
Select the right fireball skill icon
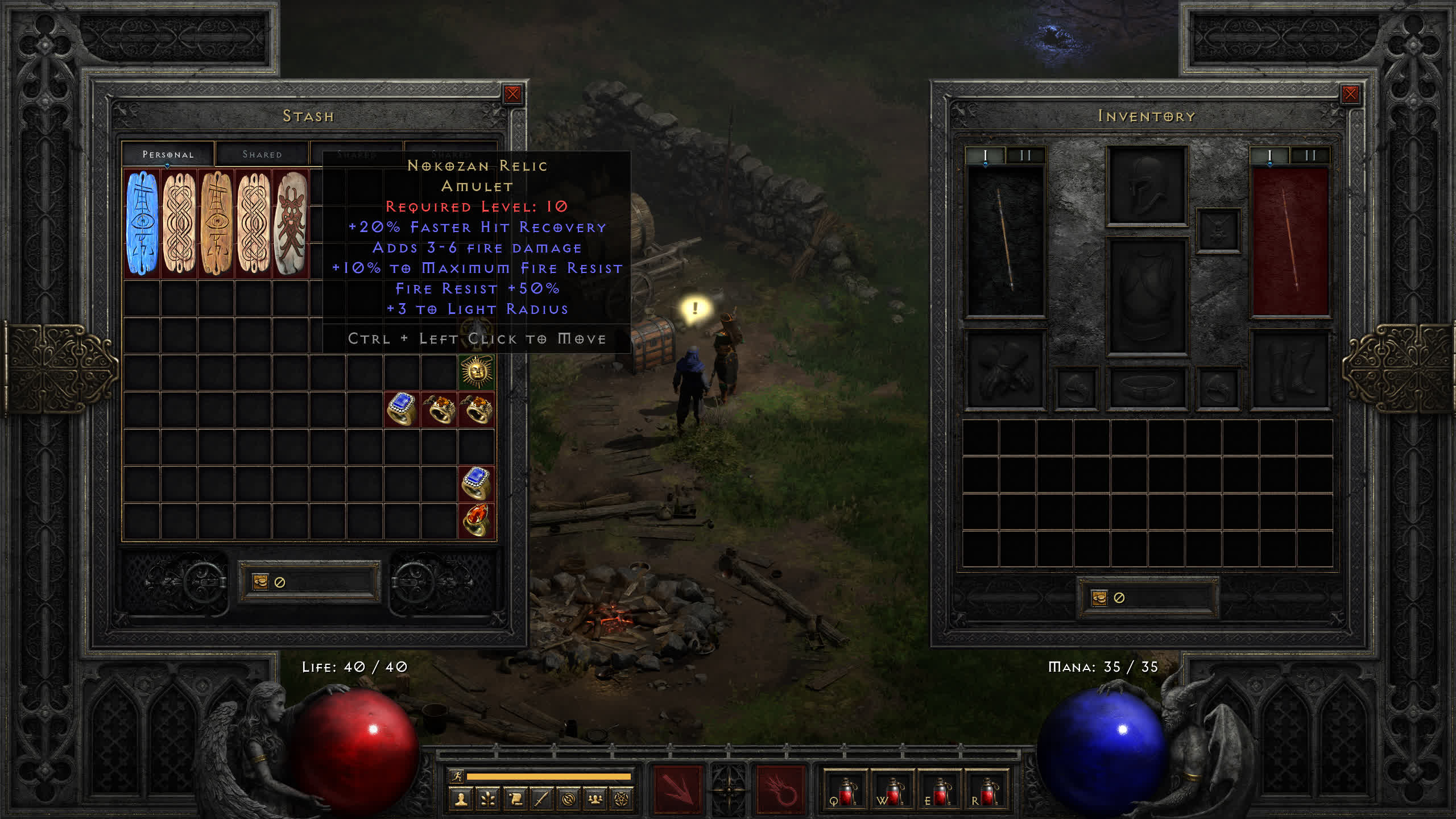(x=780, y=790)
